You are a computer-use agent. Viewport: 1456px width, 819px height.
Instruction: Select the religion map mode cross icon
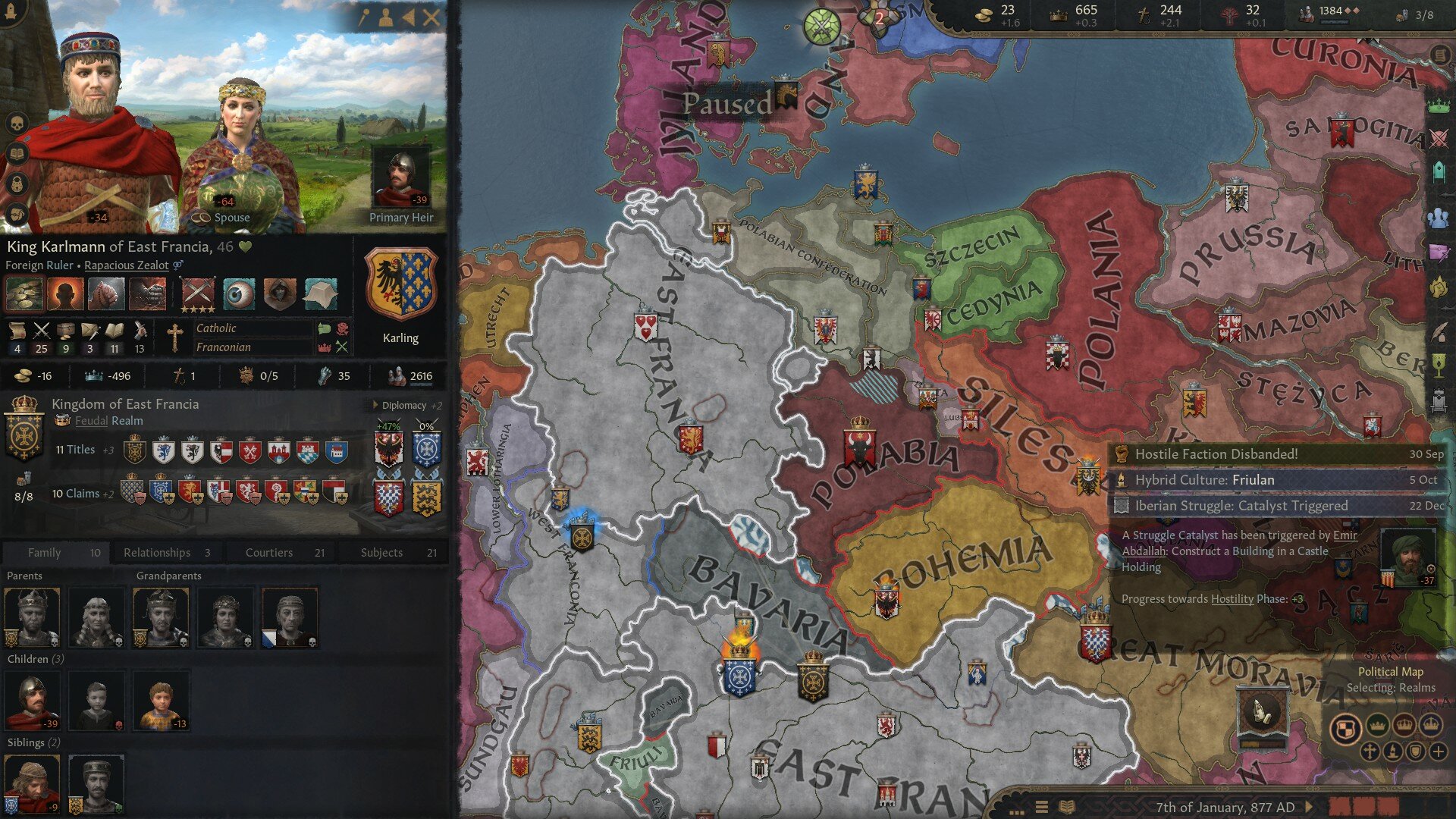click(x=1369, y=751)
